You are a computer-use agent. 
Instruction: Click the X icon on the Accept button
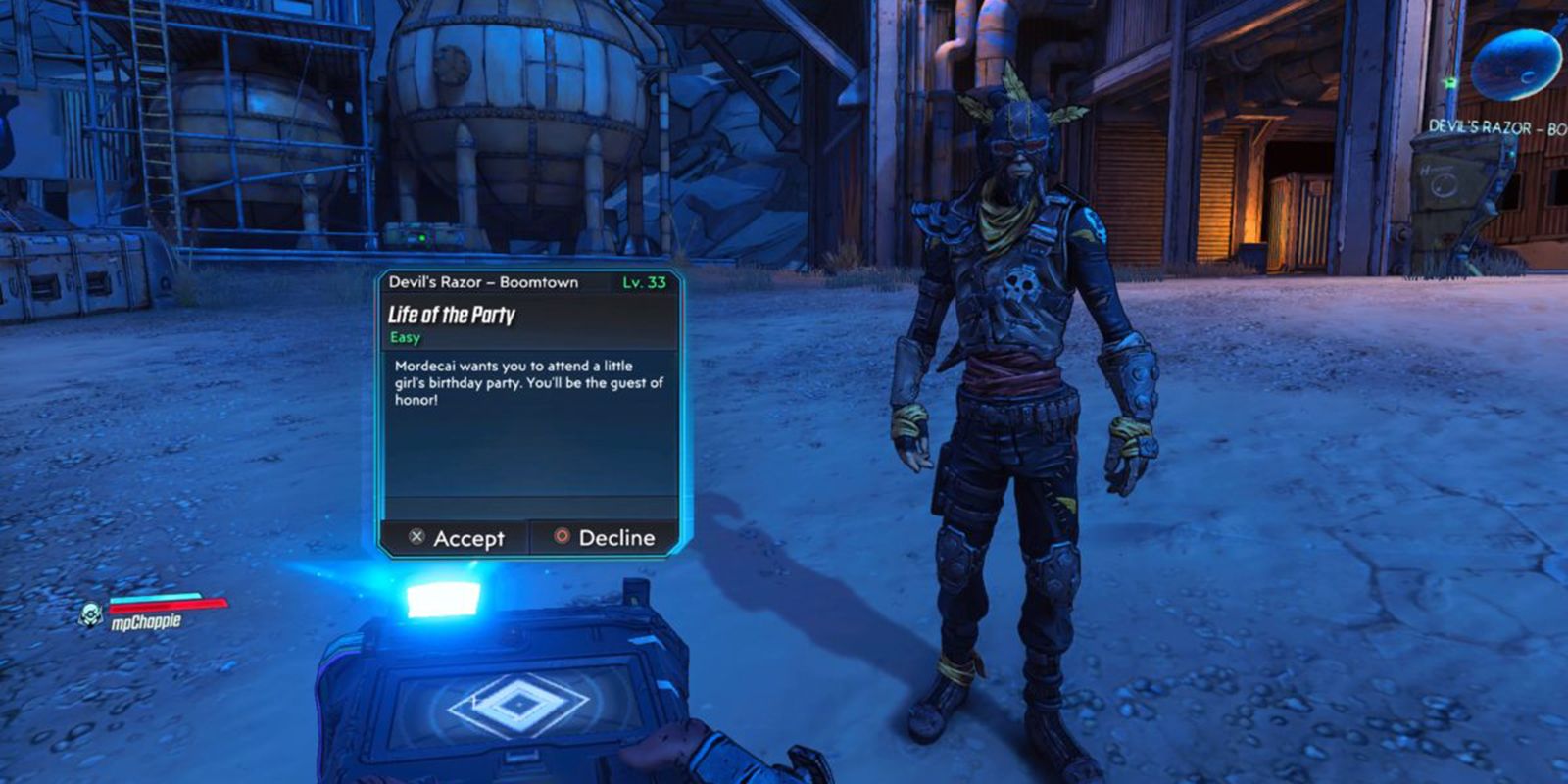click(416, 538)
